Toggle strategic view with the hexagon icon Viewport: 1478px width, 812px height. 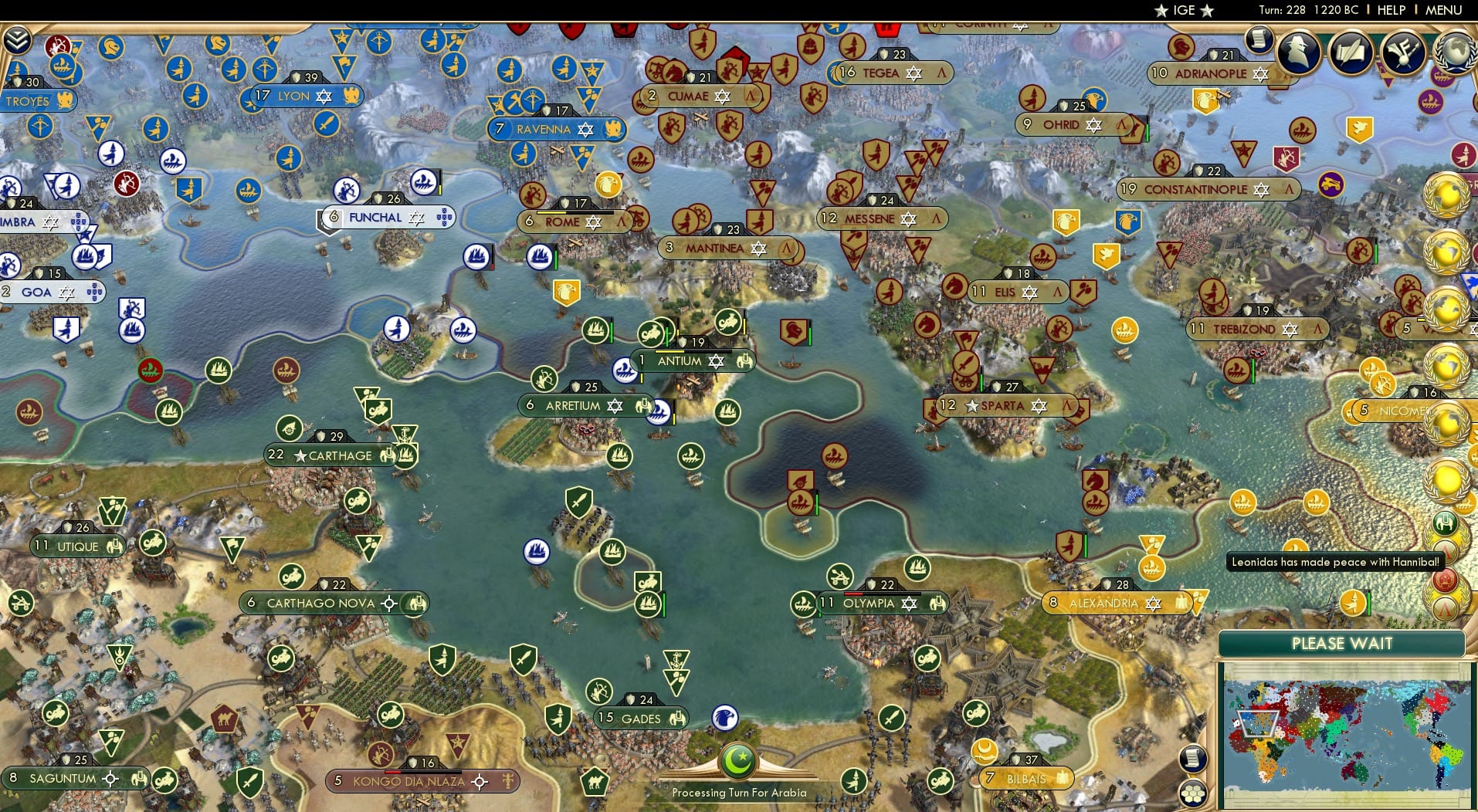pos(1192,793)
